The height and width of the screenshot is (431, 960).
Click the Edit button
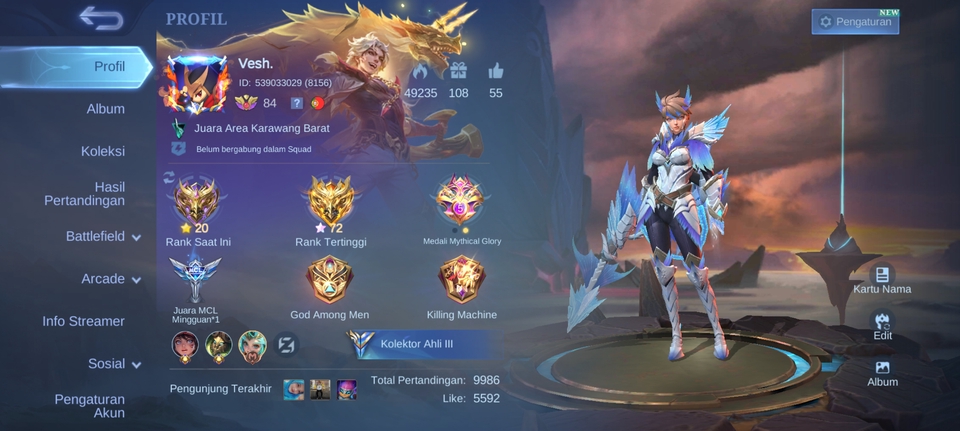882,327
